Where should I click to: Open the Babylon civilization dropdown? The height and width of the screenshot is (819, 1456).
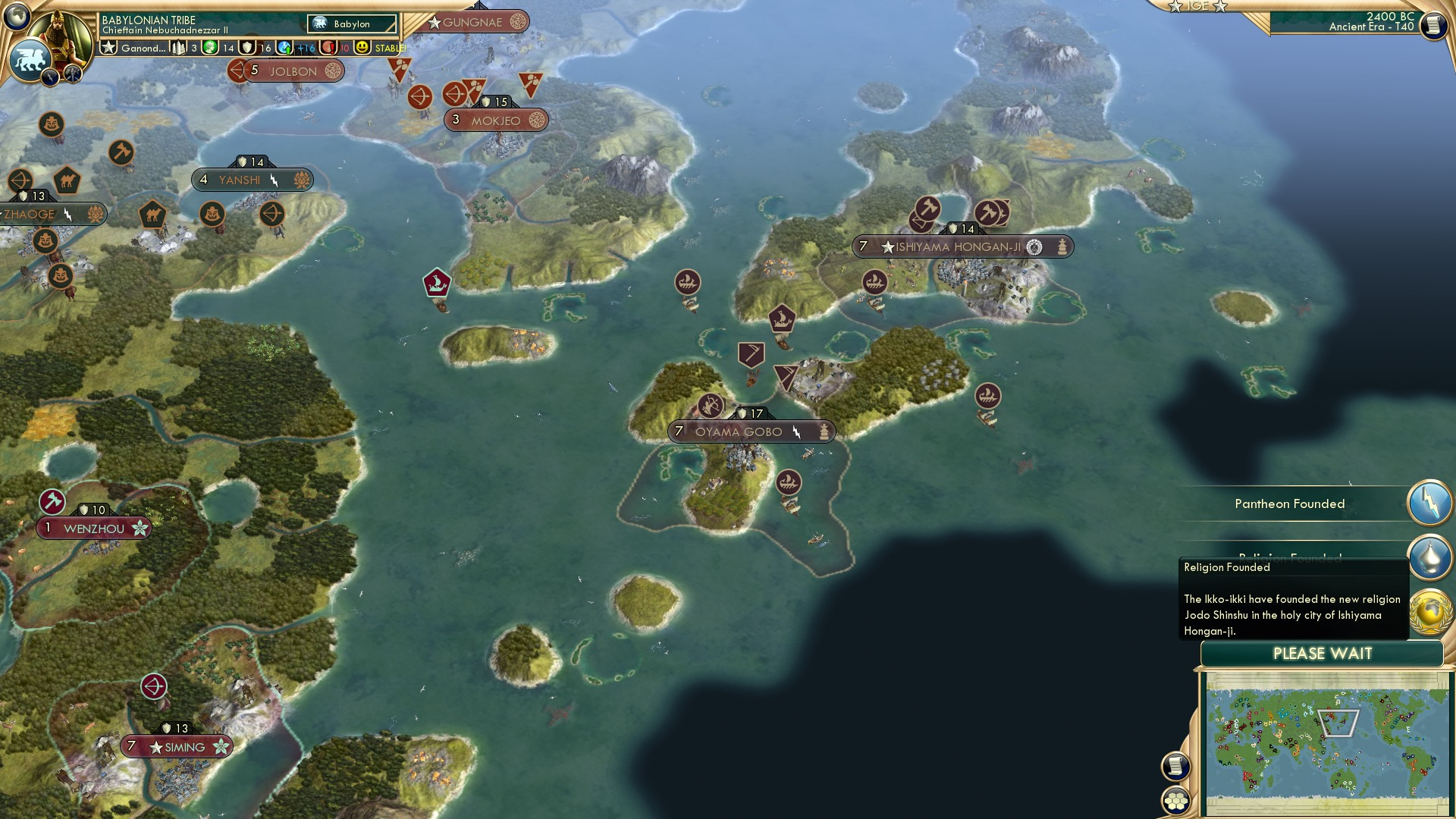coord(350,24)
